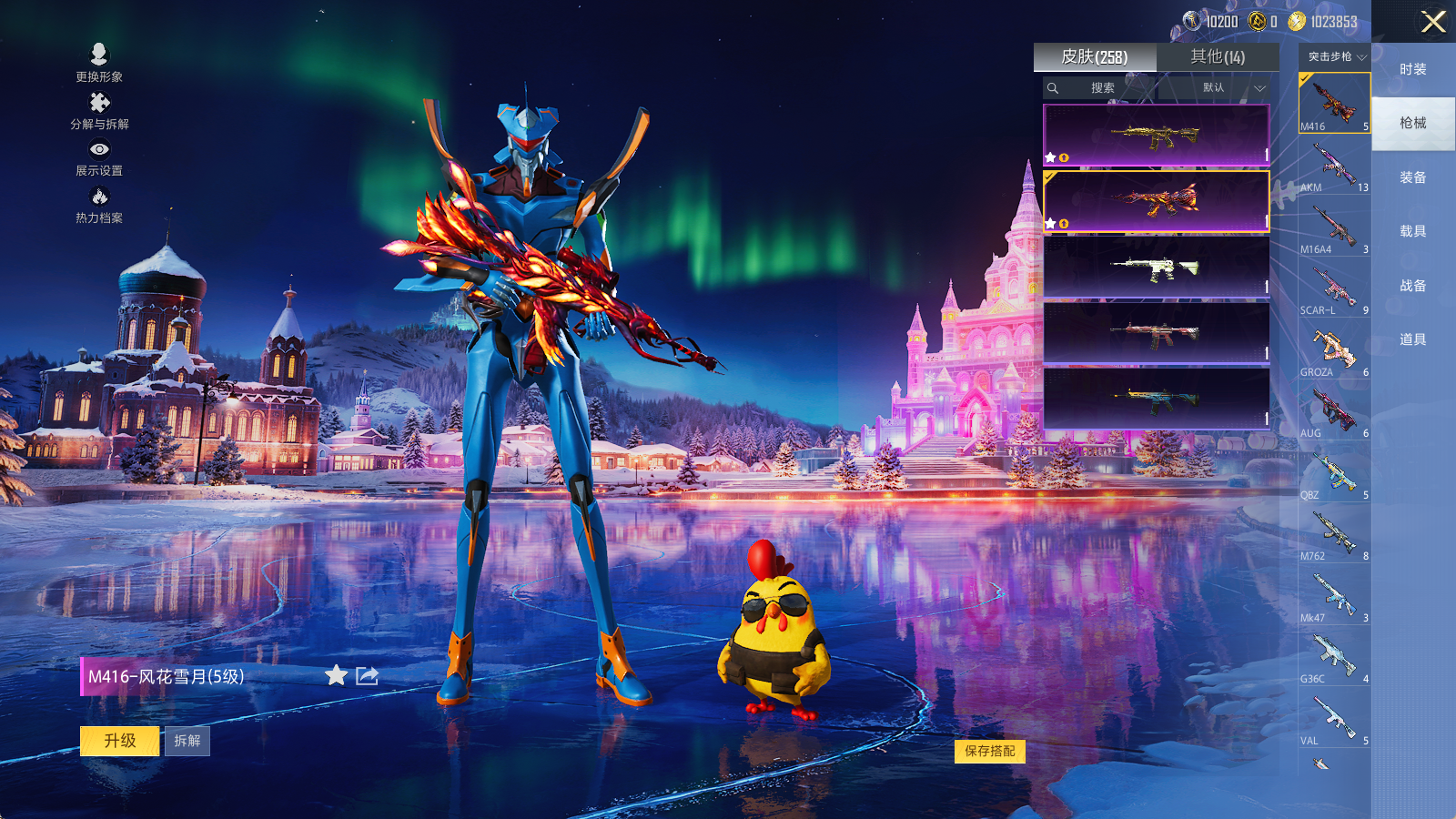Open the 其他(14) tab

tap(1218, 57)
